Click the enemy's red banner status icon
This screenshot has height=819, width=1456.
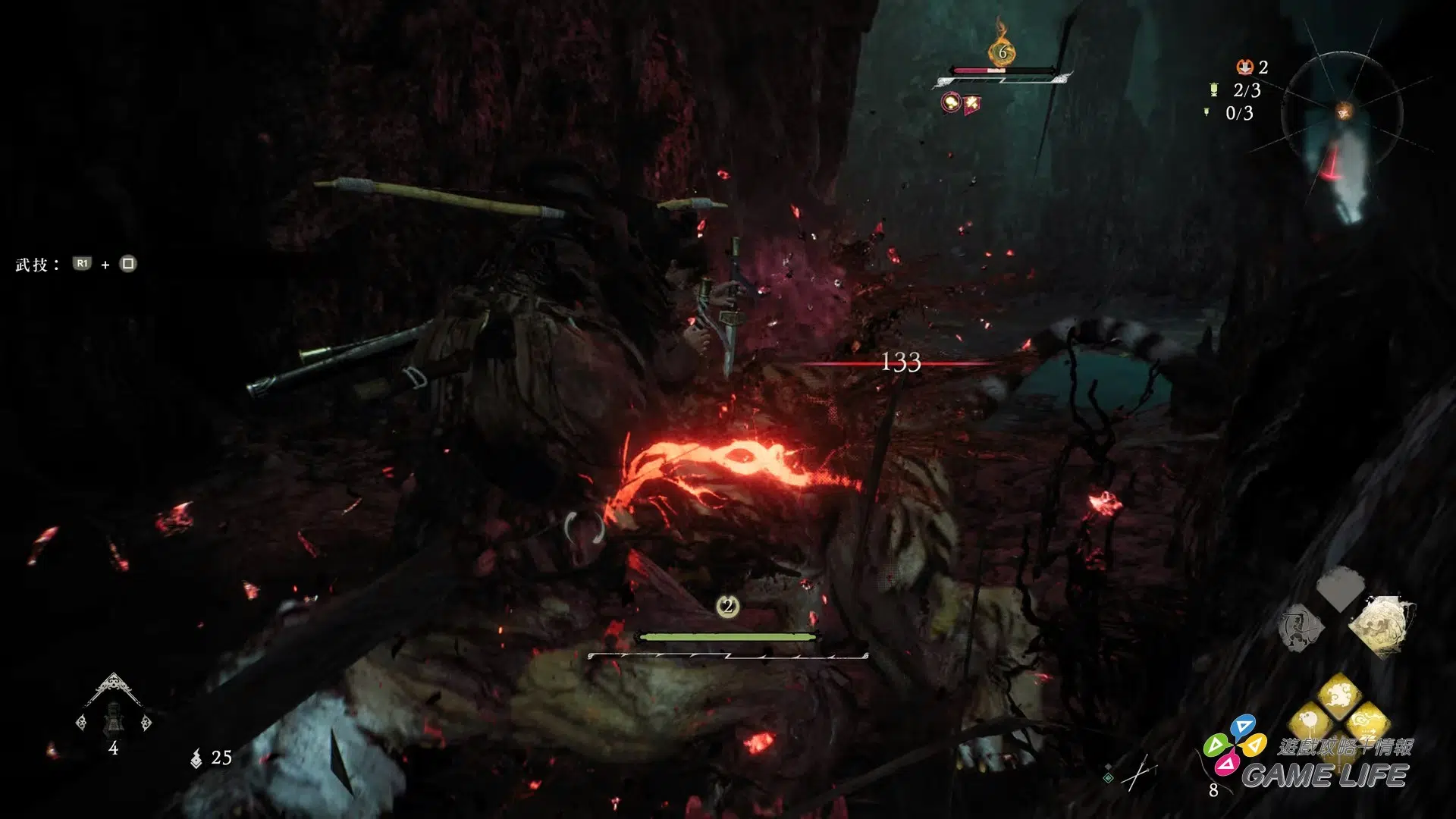[971, 105]
